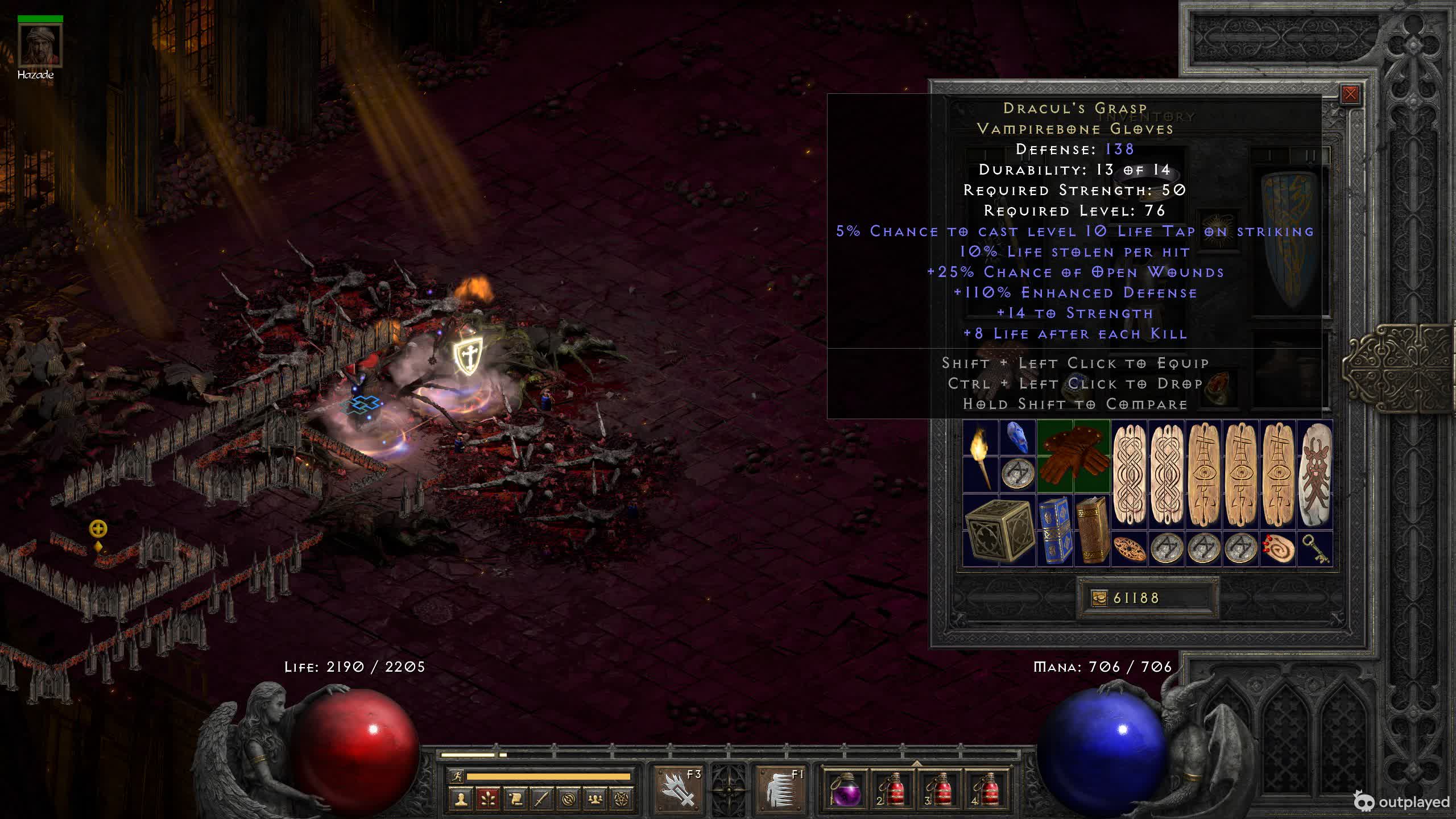Open the character screen from mini menu
1456x819 pixels.
coord(461,799)
